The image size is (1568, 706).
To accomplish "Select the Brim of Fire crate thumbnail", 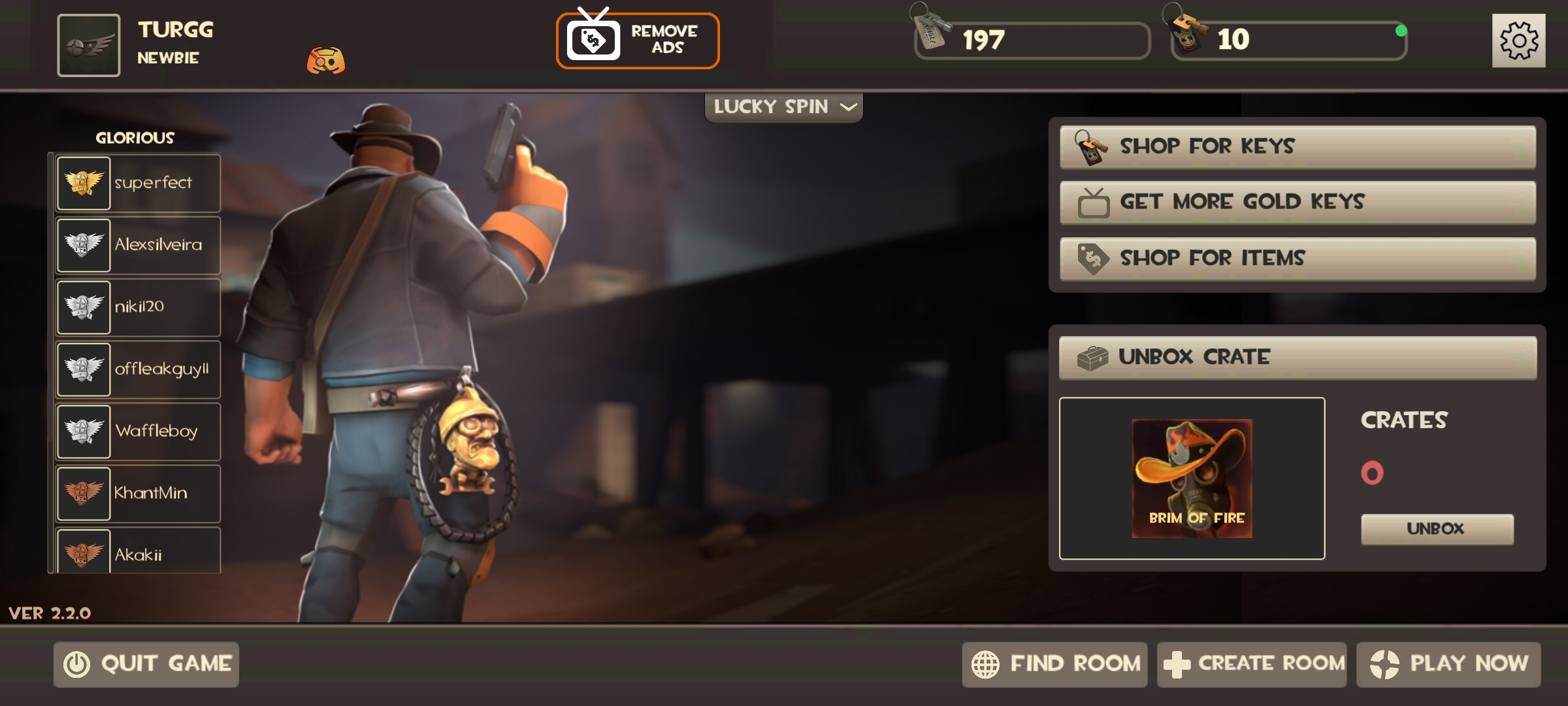I will click(1192, 479).
